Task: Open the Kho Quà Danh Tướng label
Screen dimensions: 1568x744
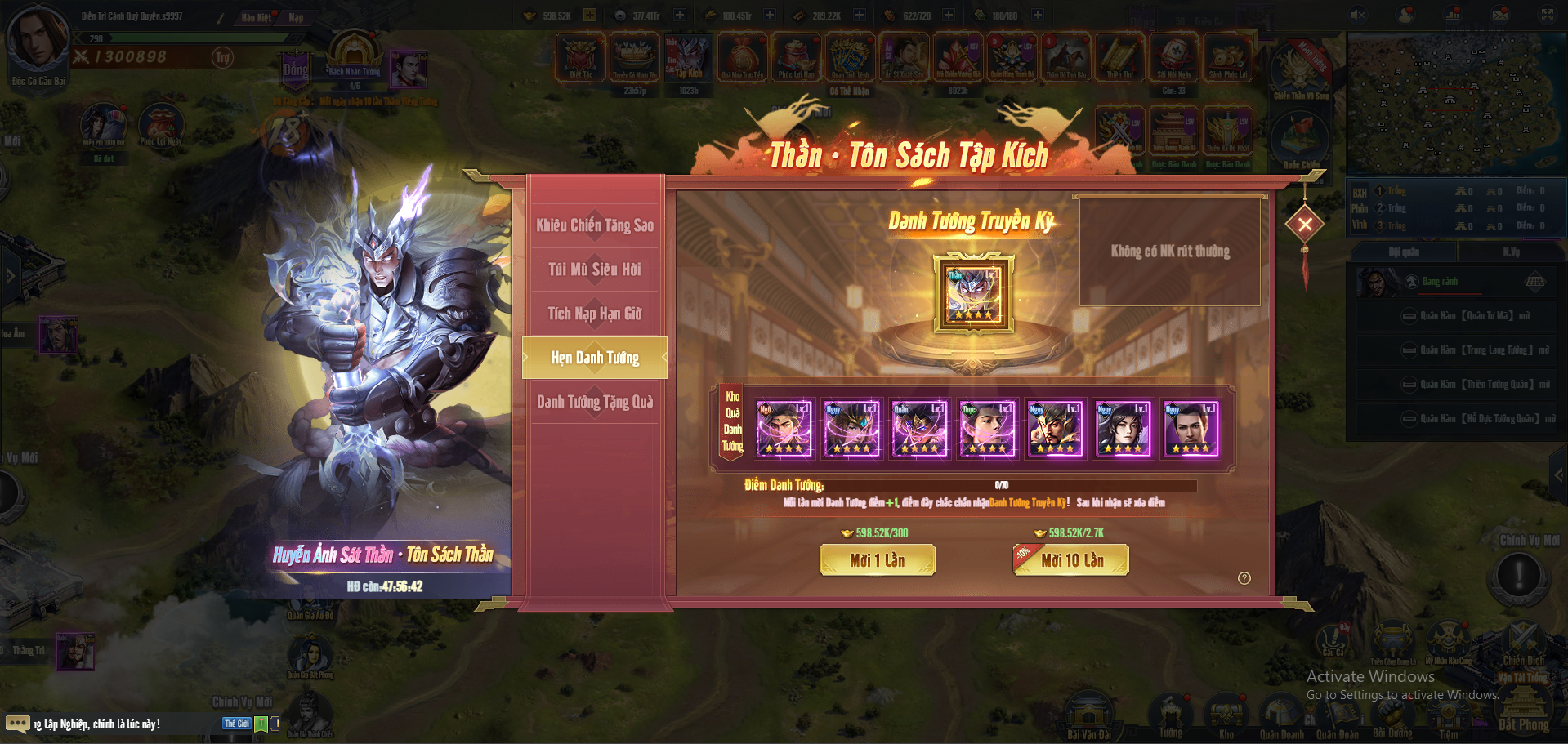Action: [732, 421]
